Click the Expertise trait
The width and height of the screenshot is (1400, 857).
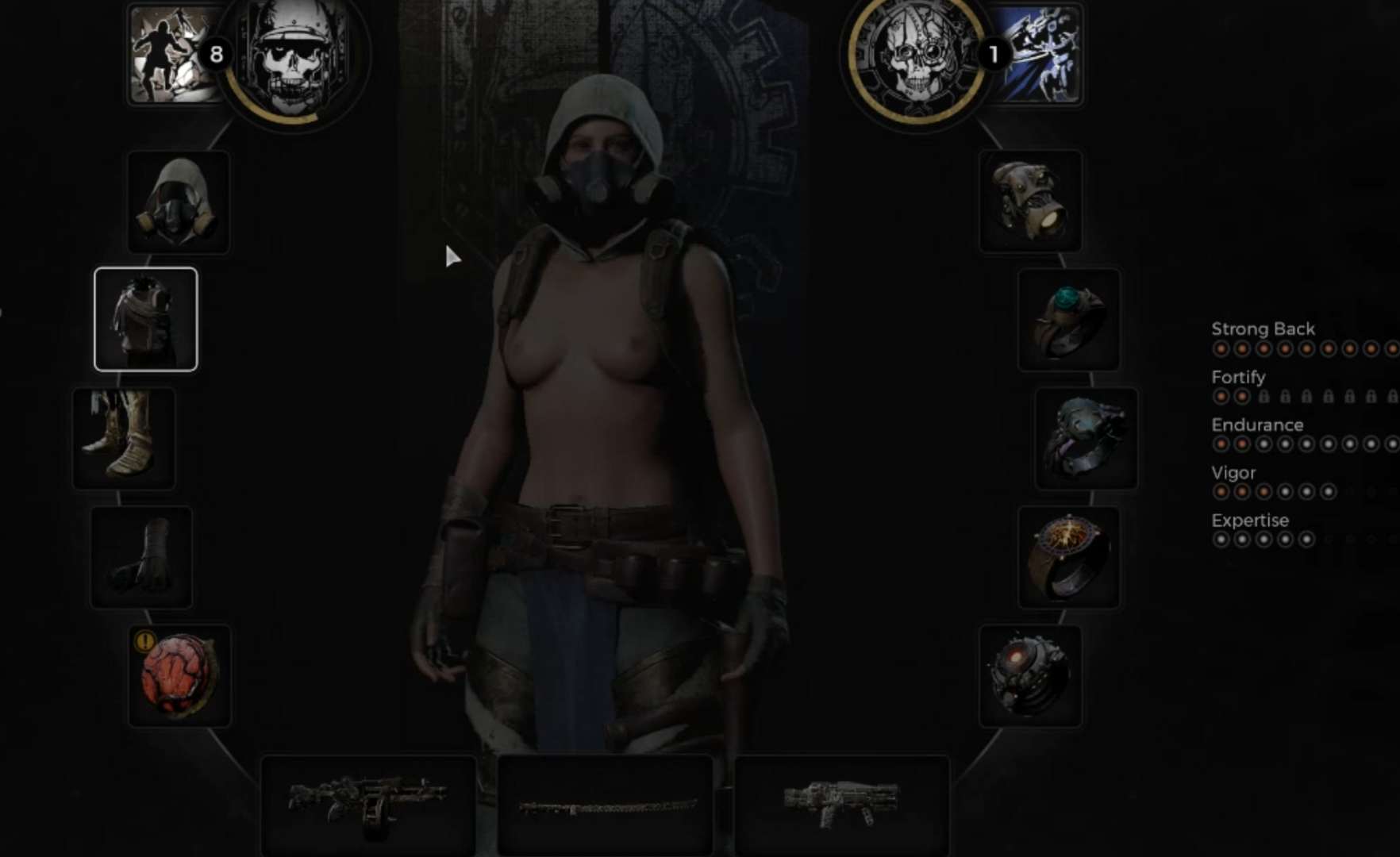pos(1250,521)
